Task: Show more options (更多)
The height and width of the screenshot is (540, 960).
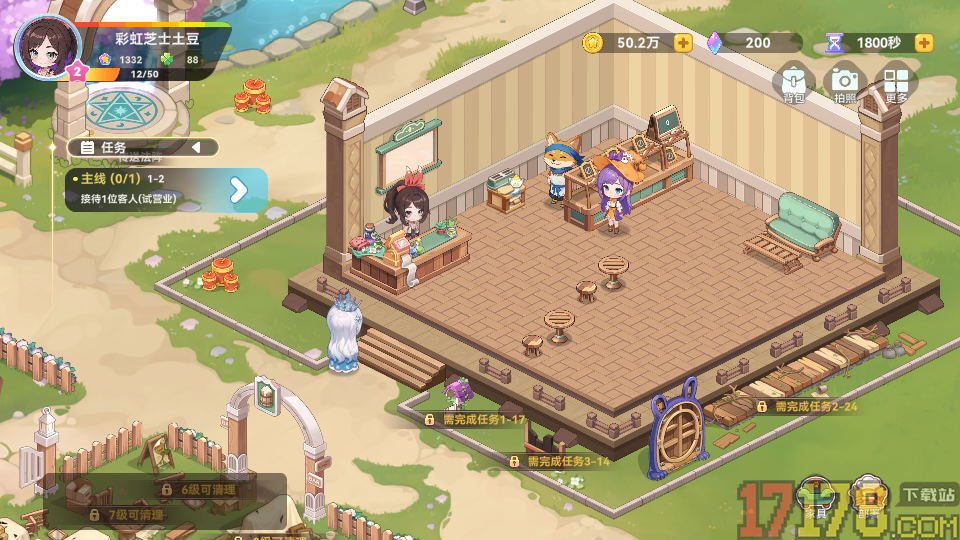Action: coord(896,84)
